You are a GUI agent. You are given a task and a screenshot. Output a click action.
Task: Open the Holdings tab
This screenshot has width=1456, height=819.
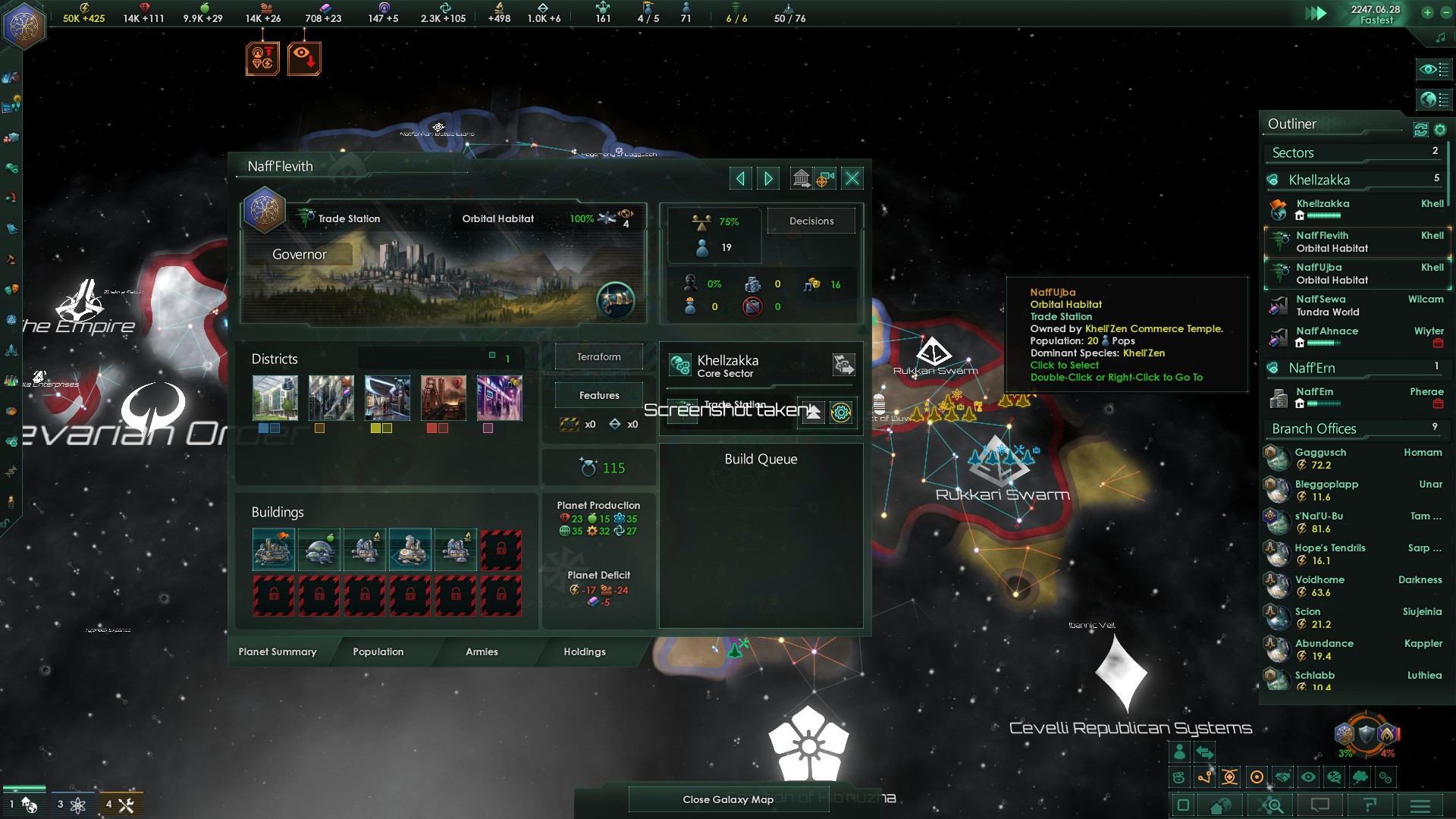pyautogui.click(x=584, y=651)
